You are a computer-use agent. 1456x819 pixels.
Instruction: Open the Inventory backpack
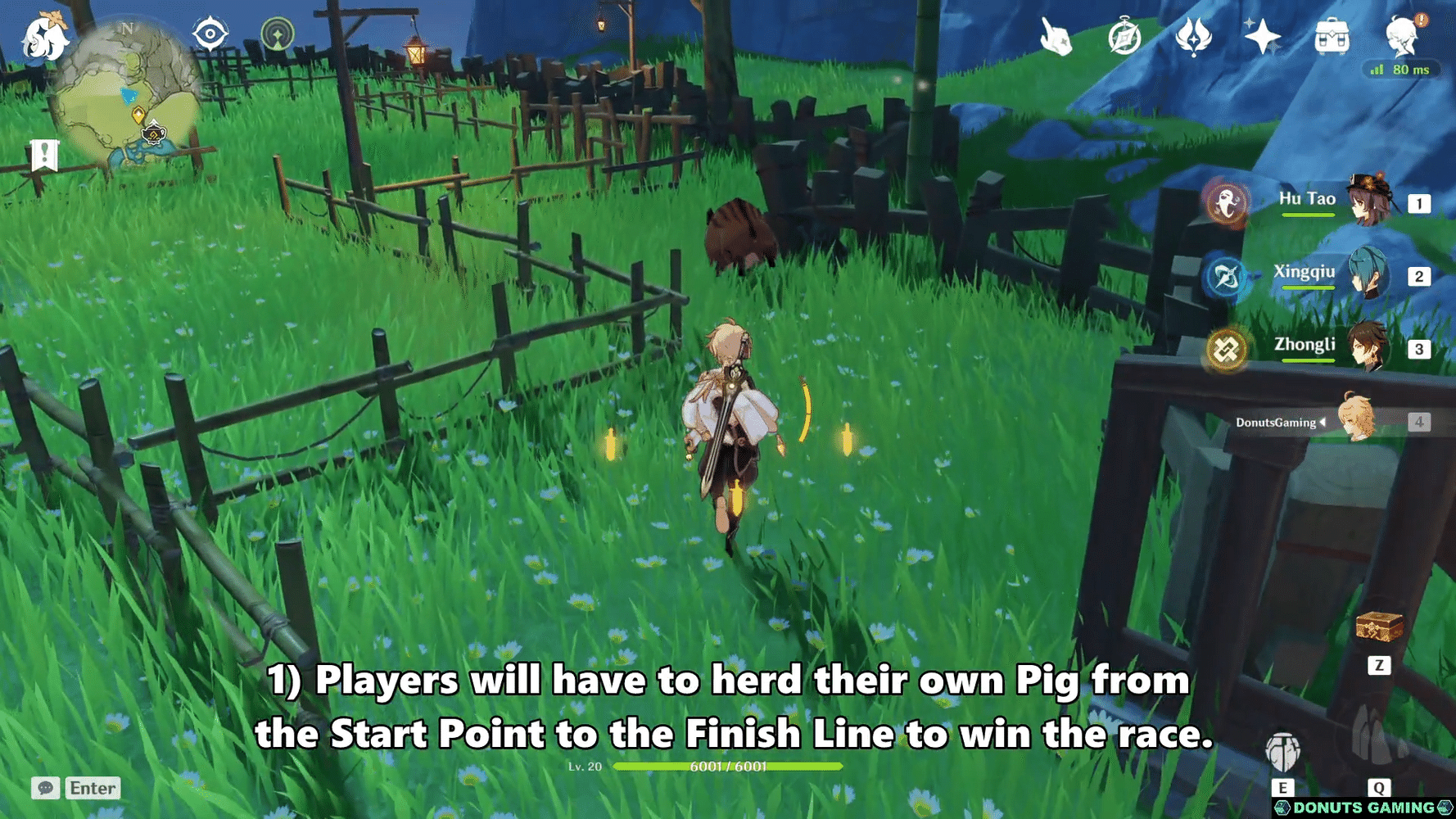(1333, 34)
